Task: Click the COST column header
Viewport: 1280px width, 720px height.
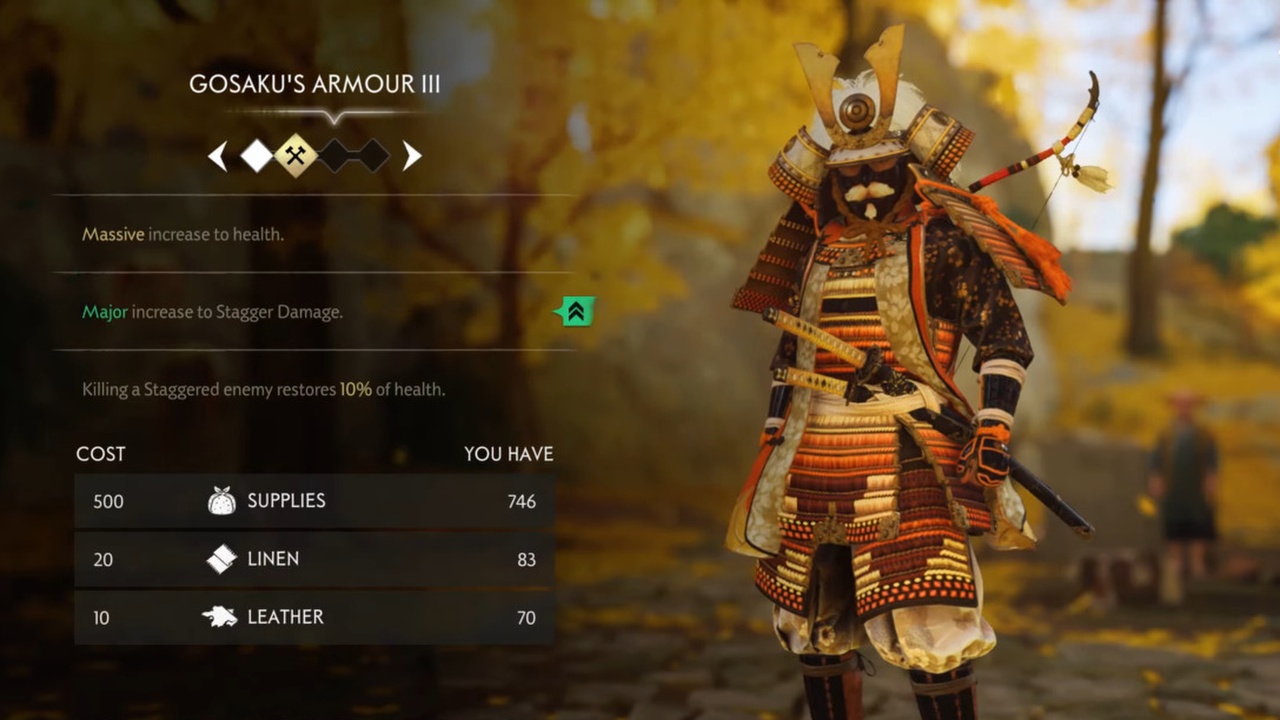Action: click(100, 453)
